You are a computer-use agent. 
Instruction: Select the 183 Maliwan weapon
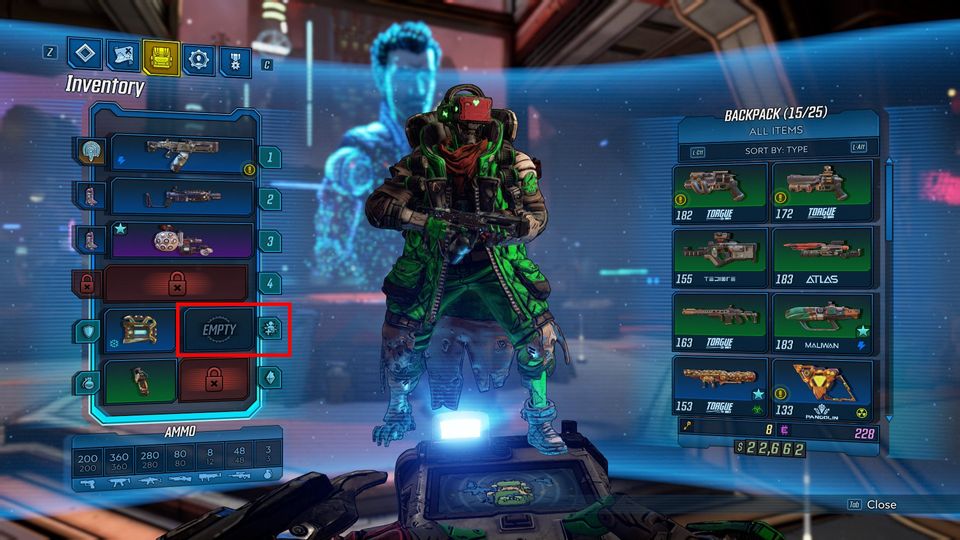[822, 321]
